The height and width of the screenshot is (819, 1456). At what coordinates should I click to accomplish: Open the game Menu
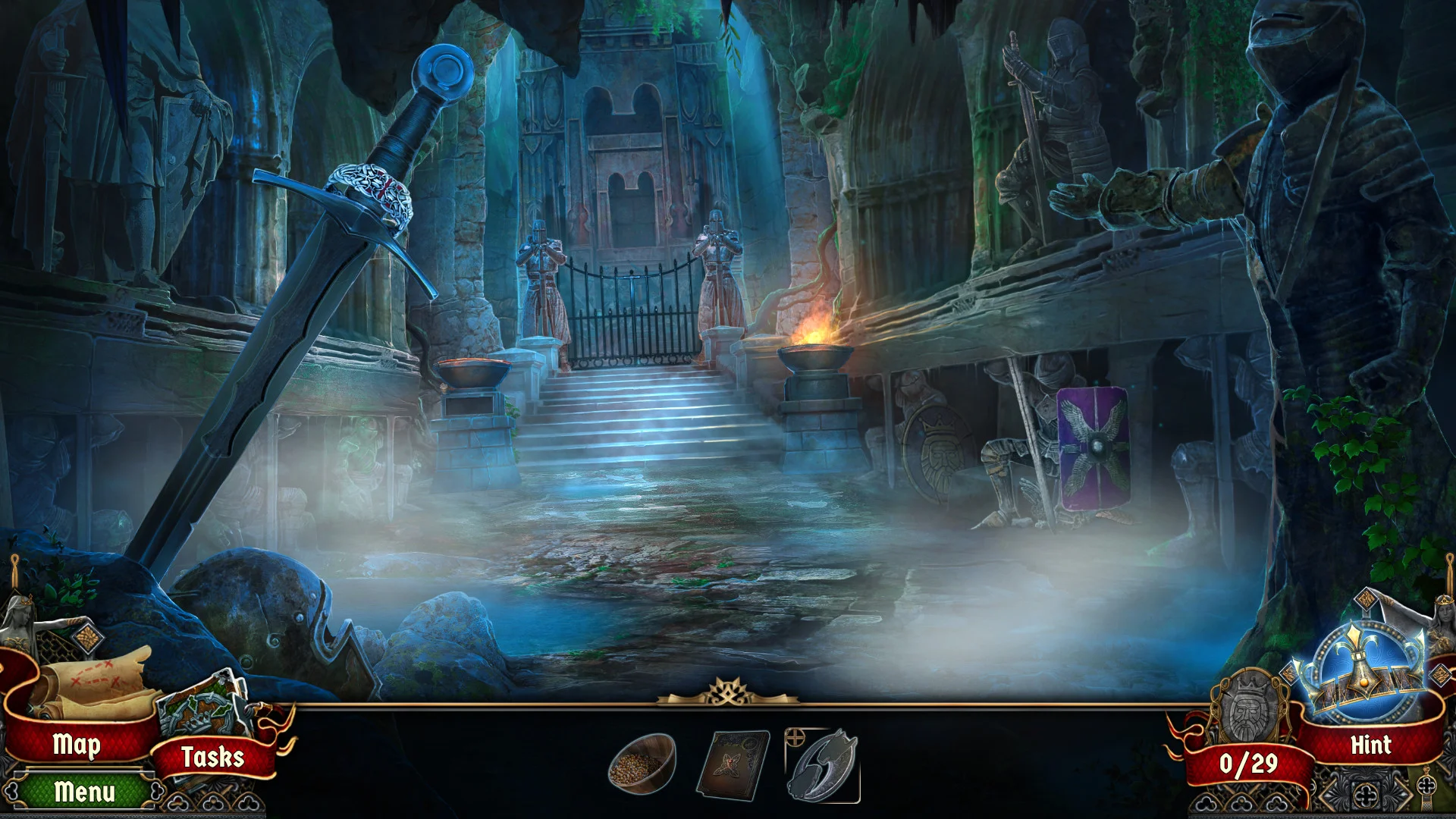tap(85, 794)
